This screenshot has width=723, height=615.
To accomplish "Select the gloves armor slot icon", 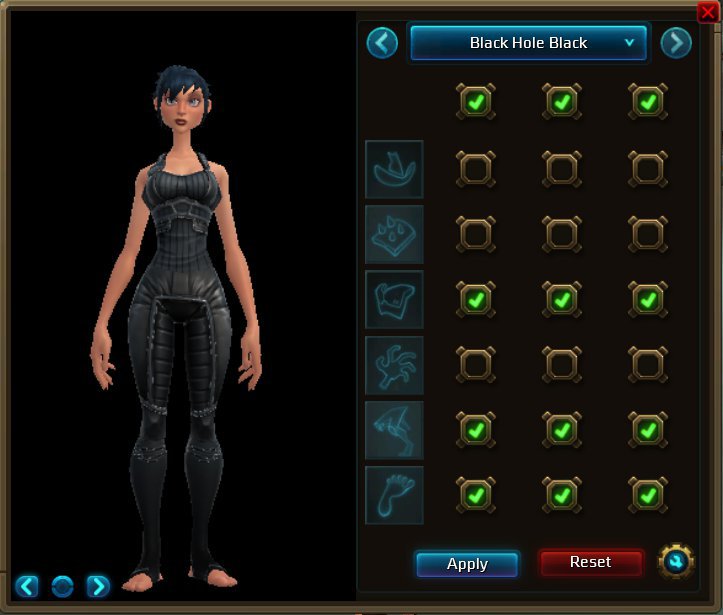I will 394,365.
